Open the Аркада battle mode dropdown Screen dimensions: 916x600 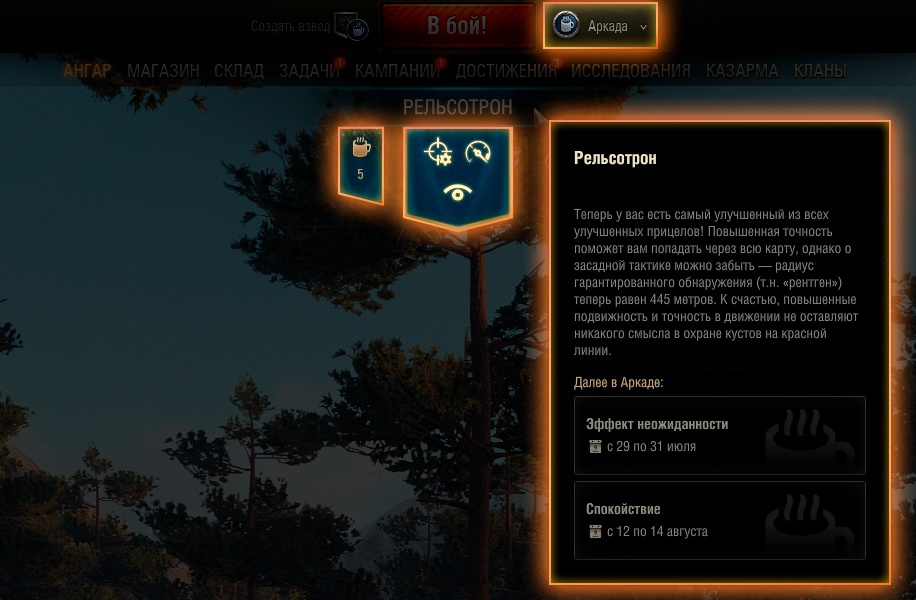pos(600,27)
